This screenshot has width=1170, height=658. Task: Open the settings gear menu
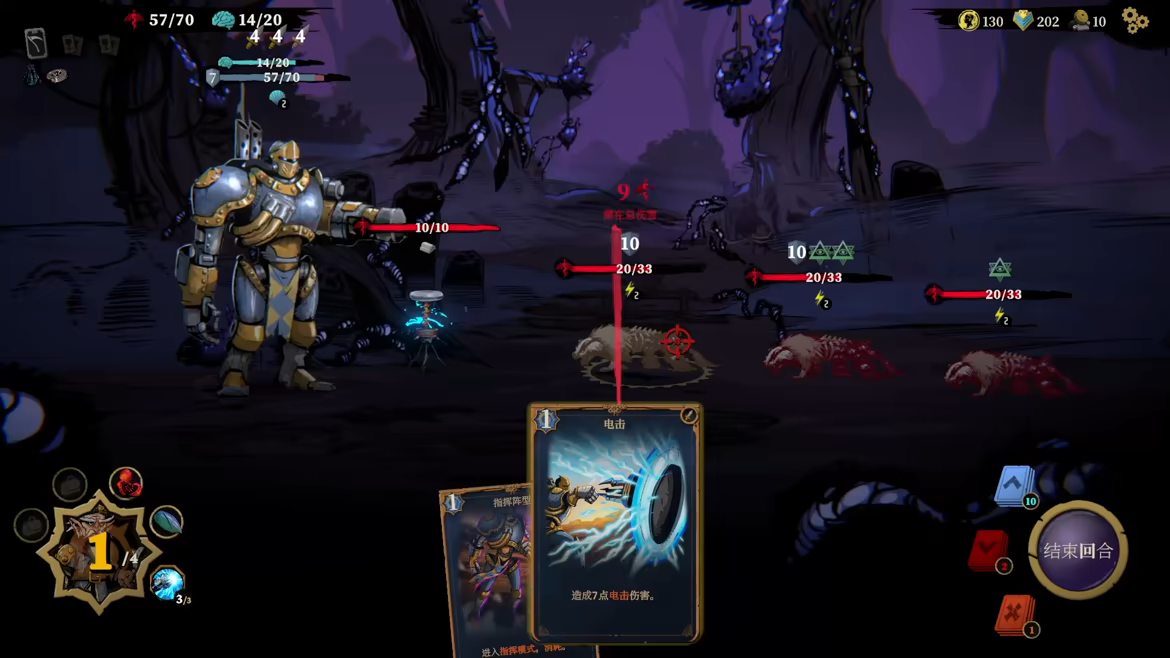pyautogui.click(x=1134, y=20)
